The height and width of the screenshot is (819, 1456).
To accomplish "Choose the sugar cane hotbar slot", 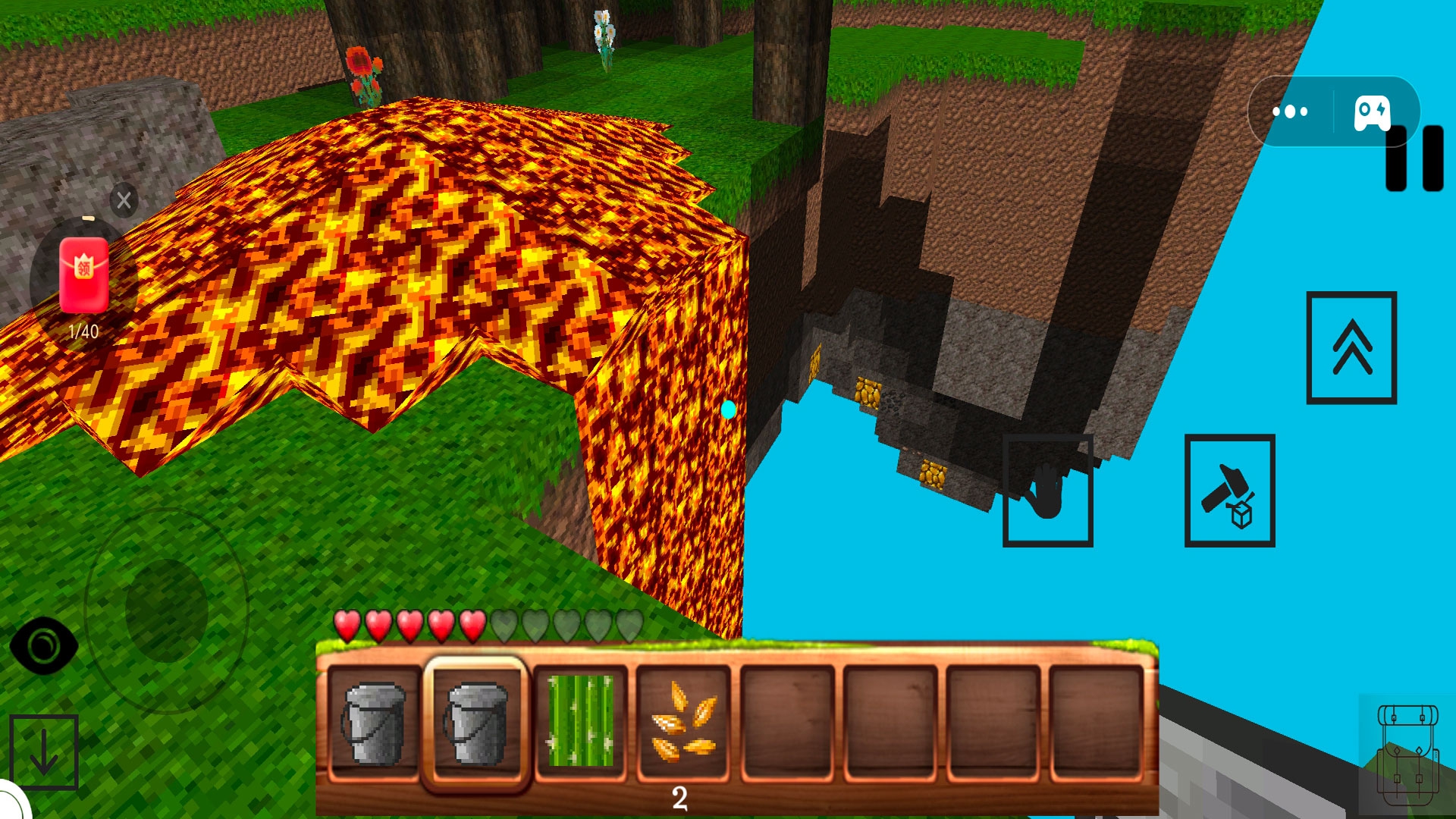I will click(x=580, y=723).
